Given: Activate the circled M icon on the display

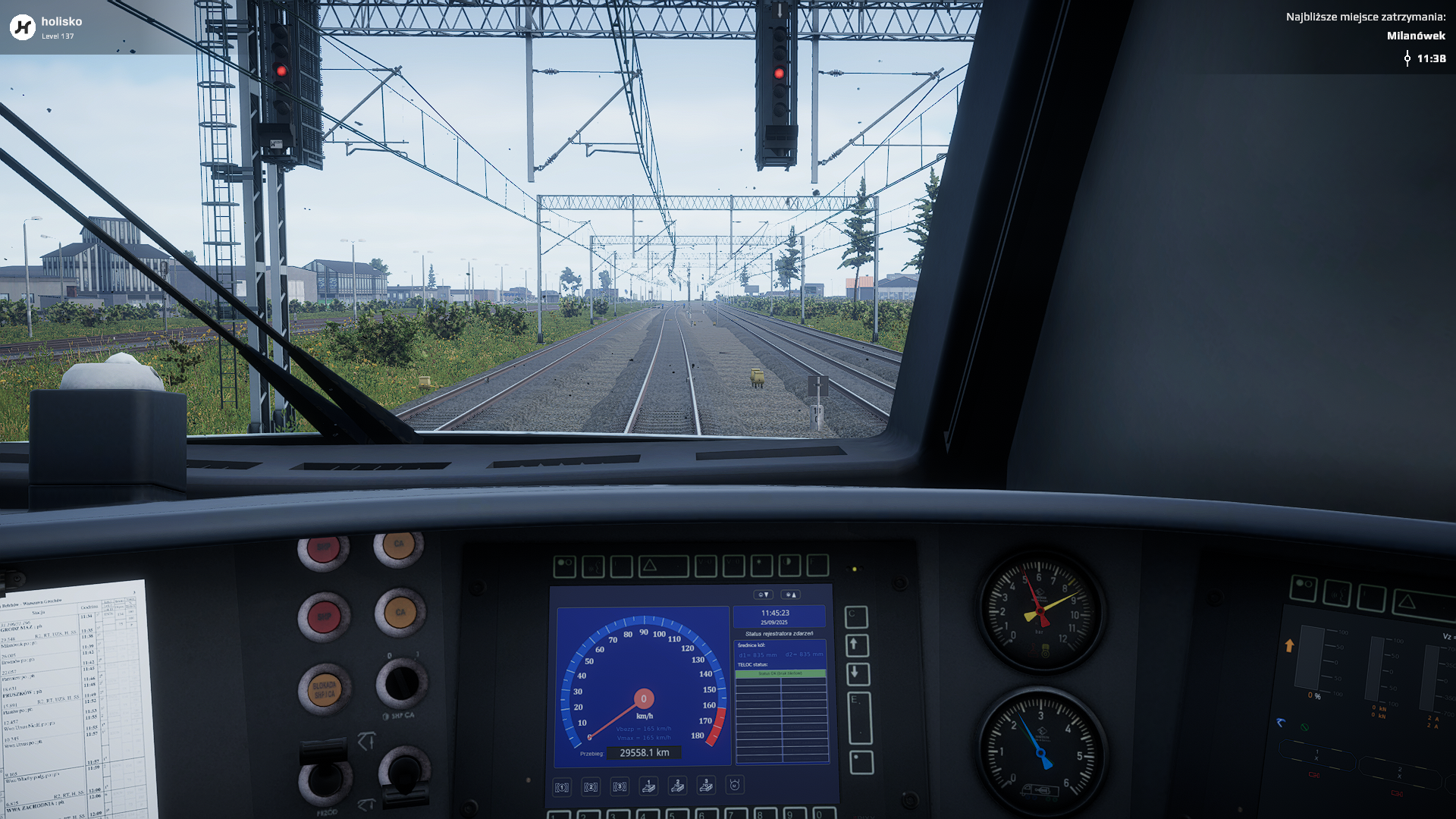Looking at the screenshot, I should click(734, 785).
